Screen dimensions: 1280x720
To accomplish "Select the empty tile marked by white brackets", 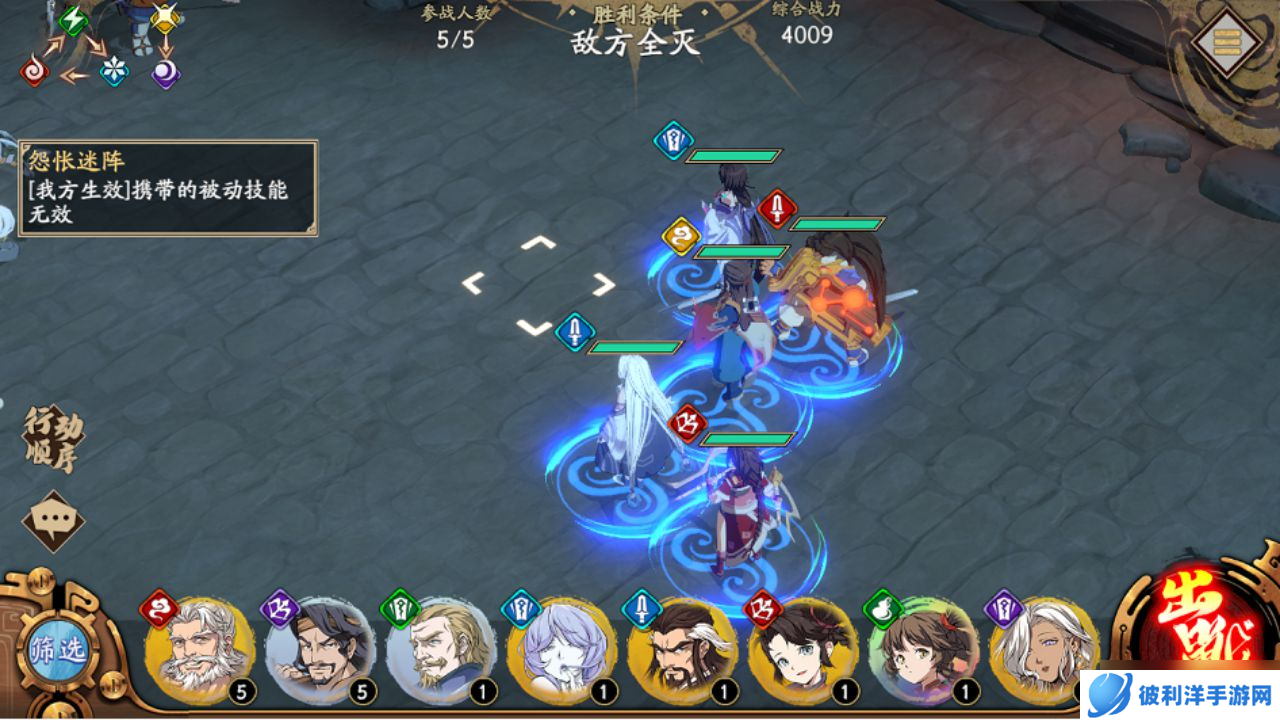I will 538,285.
